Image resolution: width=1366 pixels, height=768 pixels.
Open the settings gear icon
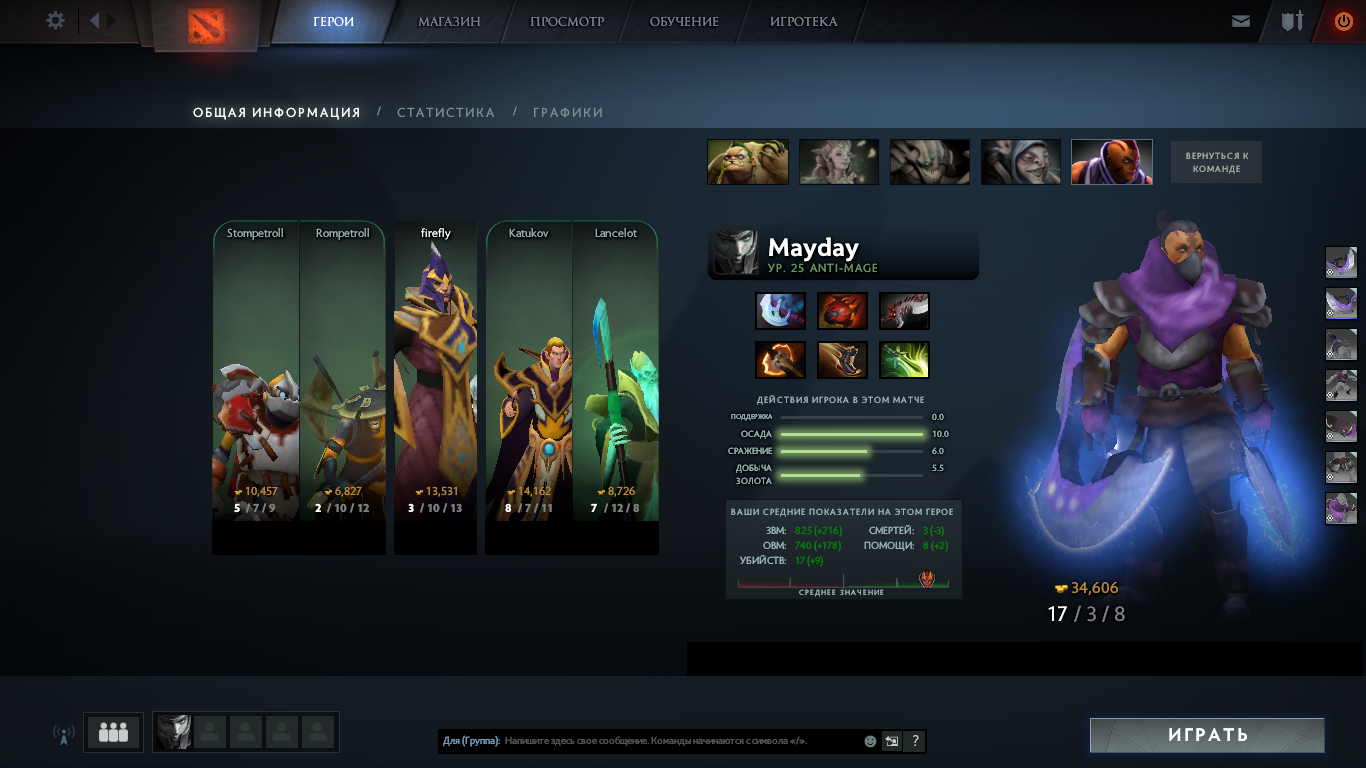pos(56,20)
